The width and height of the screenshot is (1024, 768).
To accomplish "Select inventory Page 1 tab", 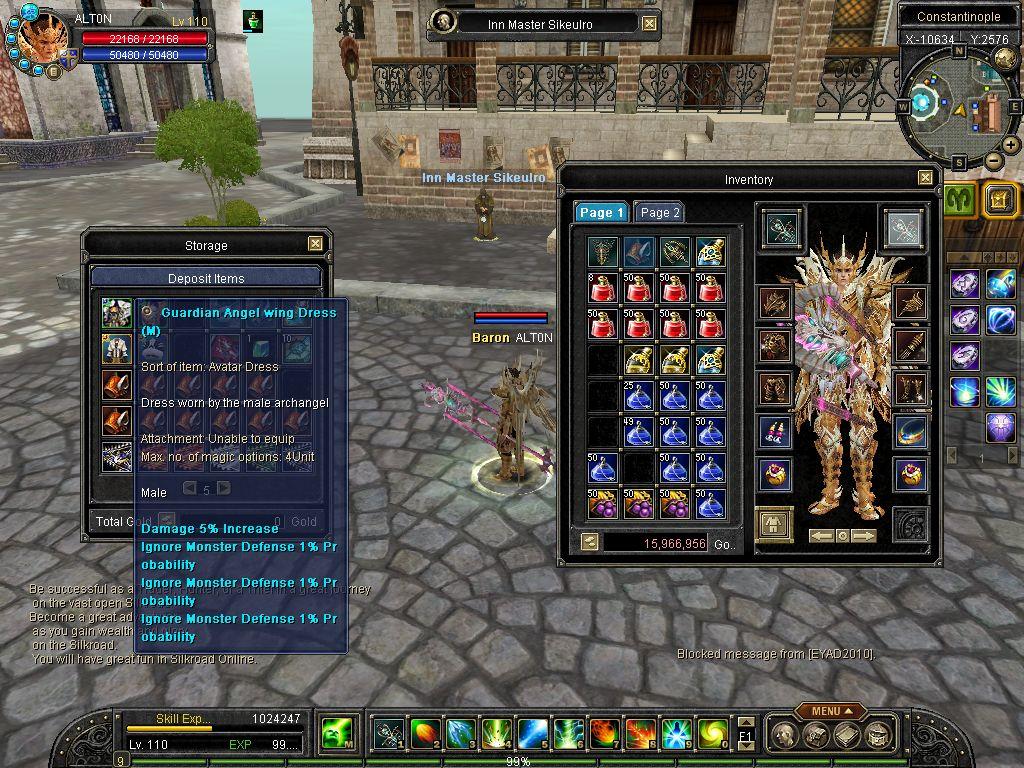I will (601, 212).
